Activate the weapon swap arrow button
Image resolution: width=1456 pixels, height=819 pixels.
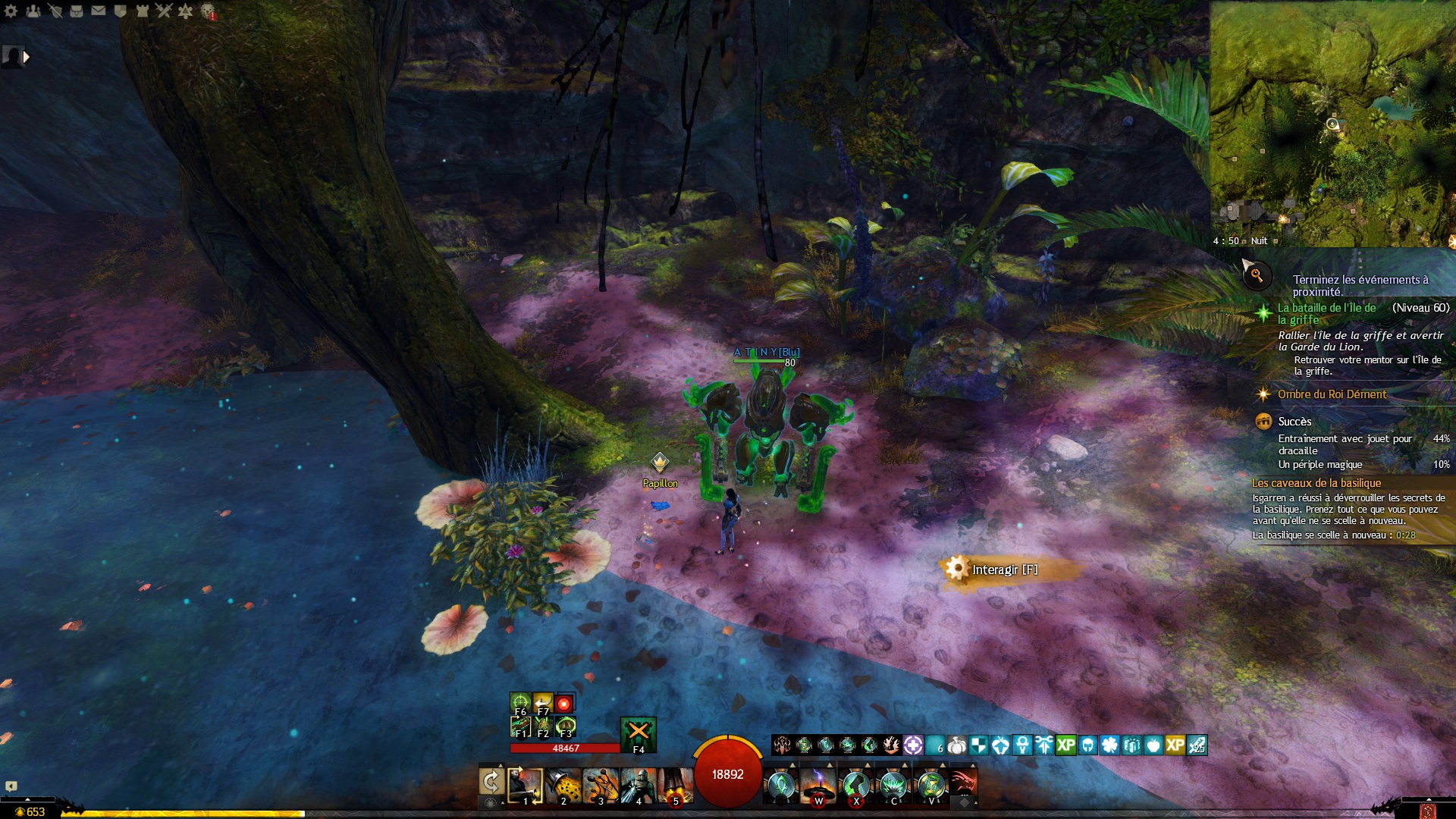(x=491, y=783)
